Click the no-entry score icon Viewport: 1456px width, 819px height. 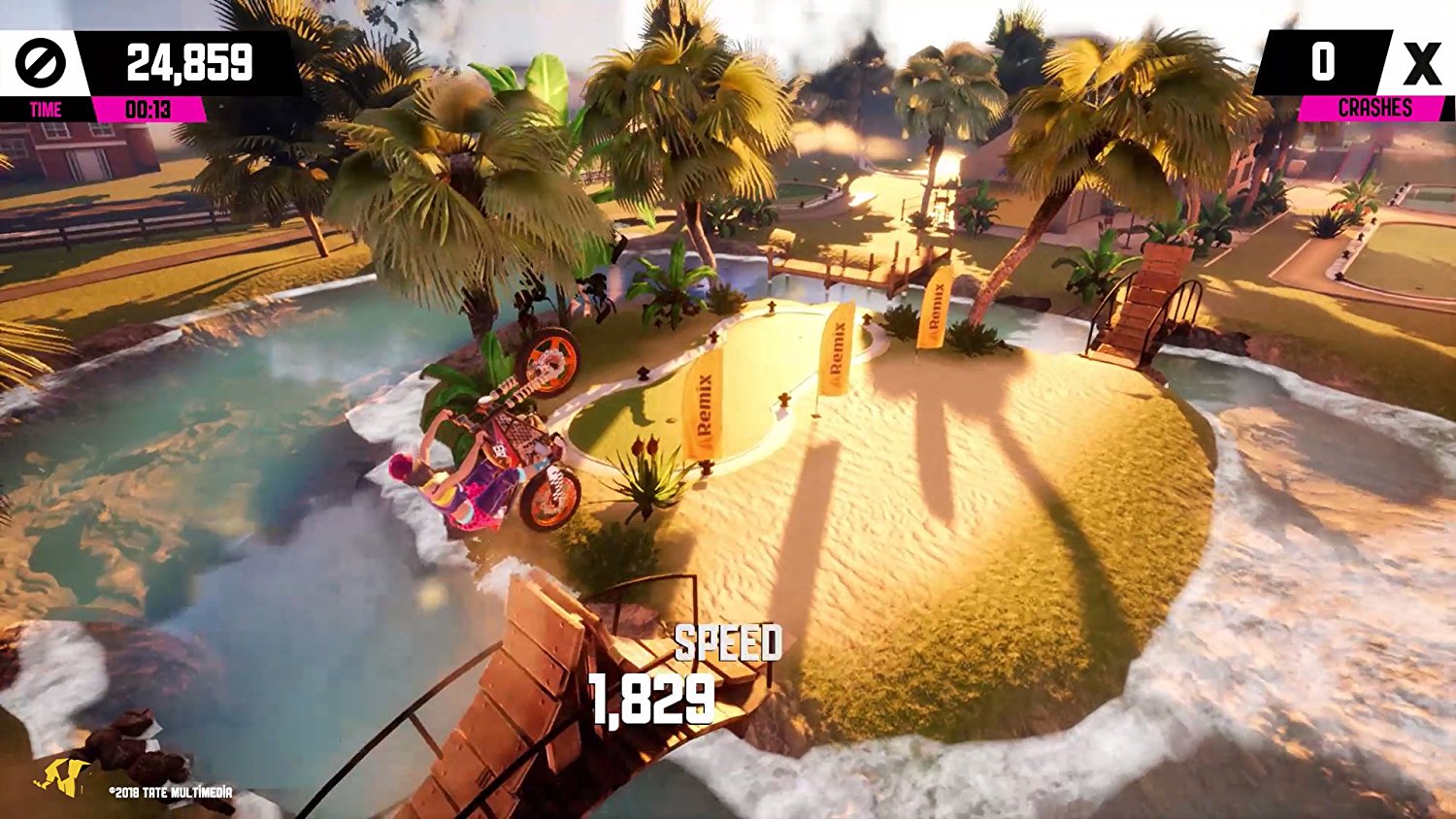coord(41,60)
